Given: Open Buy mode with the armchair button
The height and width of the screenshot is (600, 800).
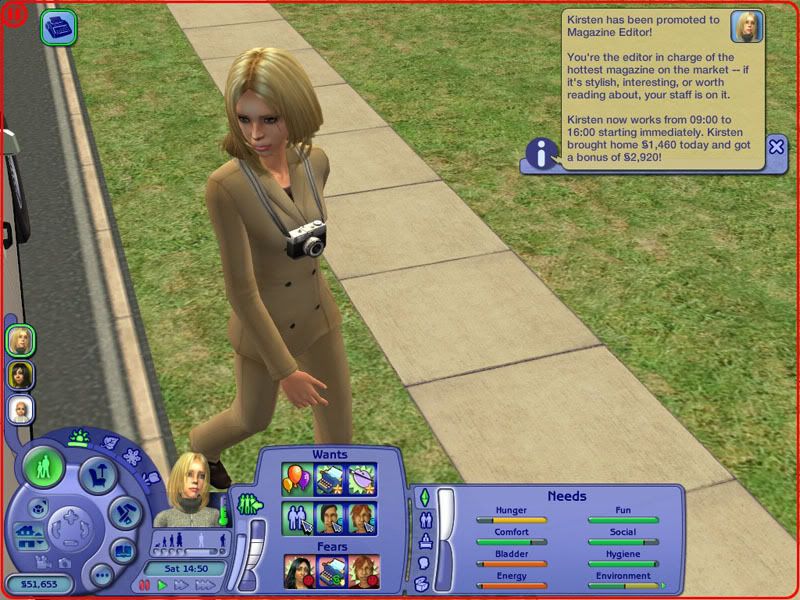Looking at the screenshot, I should tap(98, 472).
